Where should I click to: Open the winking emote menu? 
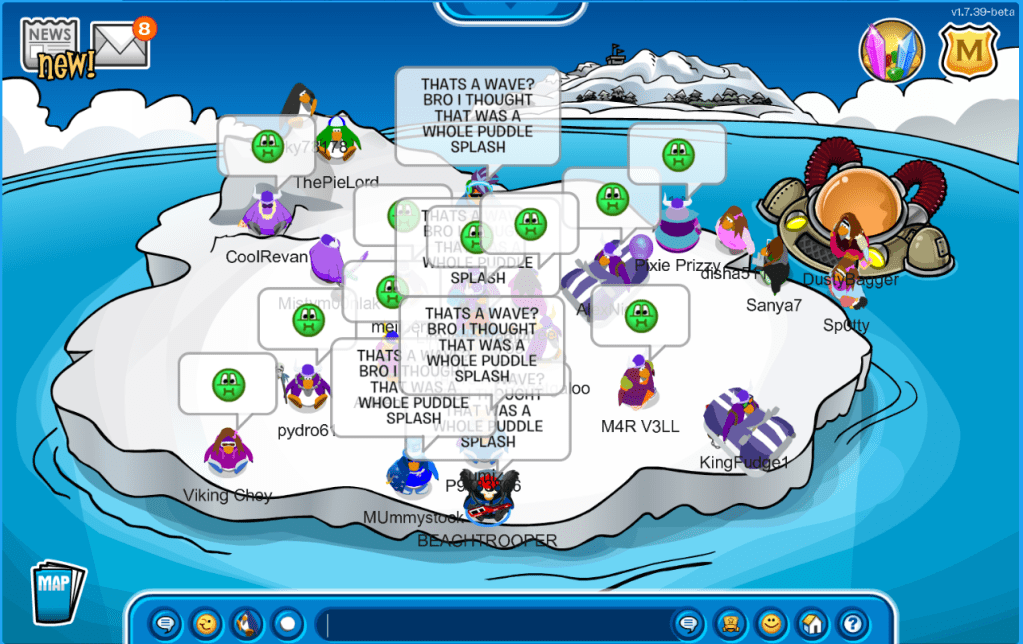(206, 624)
